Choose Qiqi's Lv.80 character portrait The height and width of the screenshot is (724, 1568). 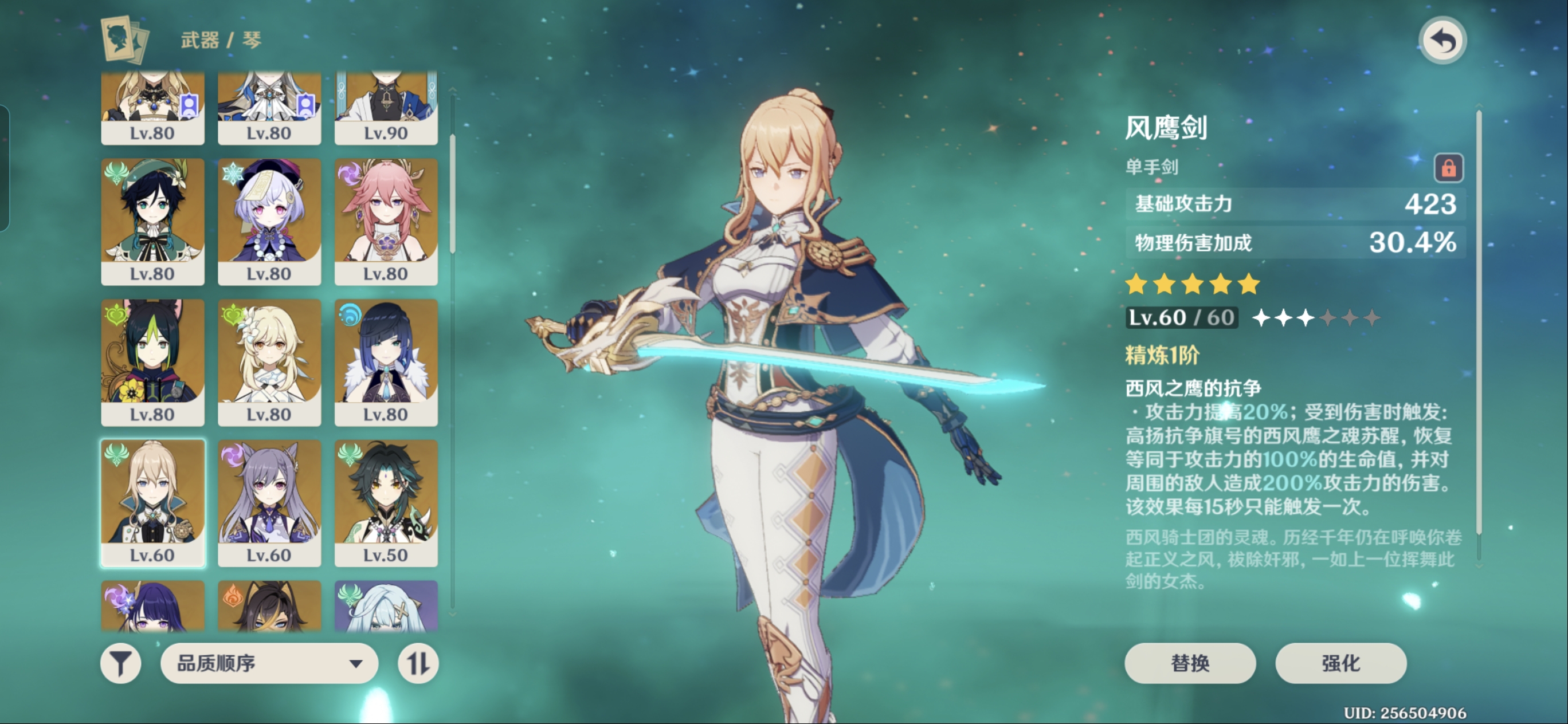[269, 222]
